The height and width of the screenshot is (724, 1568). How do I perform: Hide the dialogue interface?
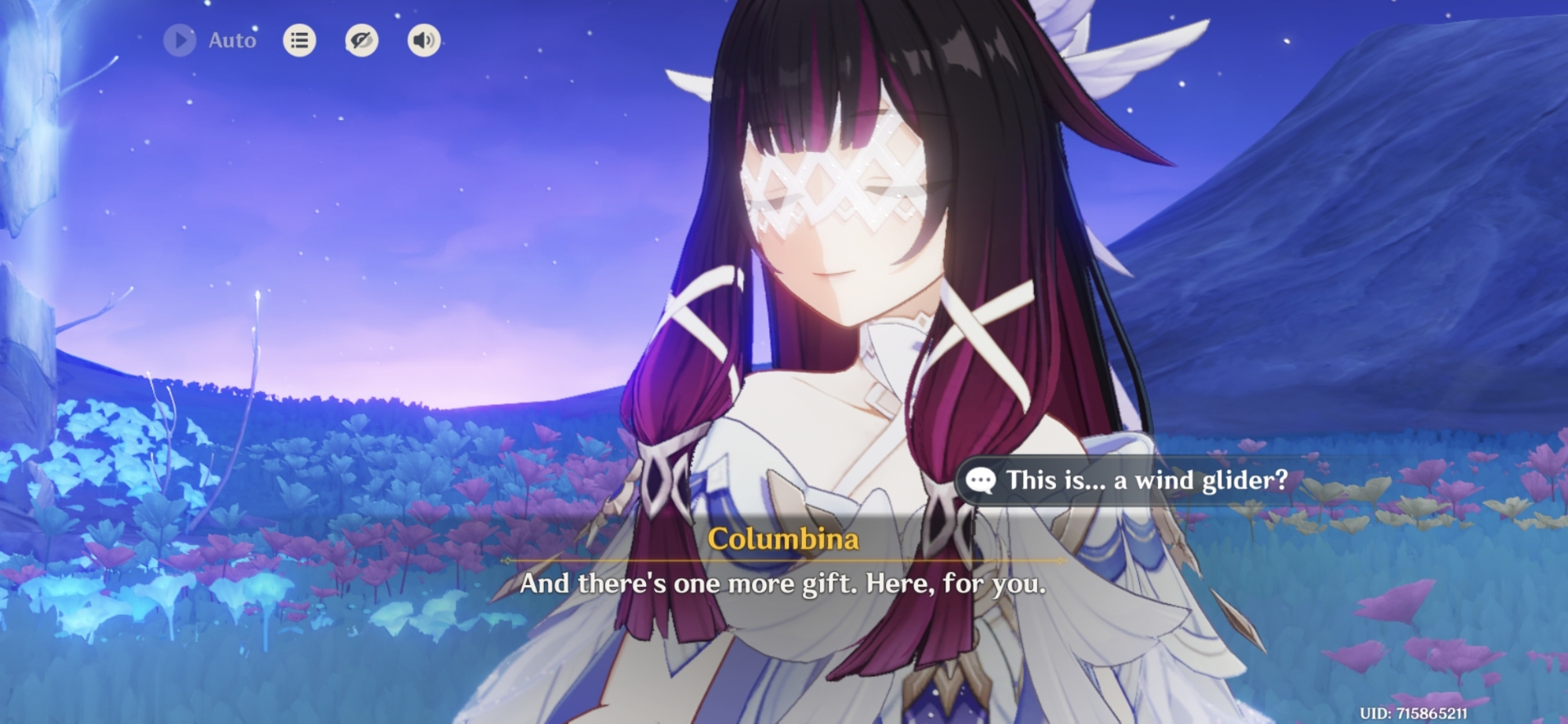tap(361, 40)
